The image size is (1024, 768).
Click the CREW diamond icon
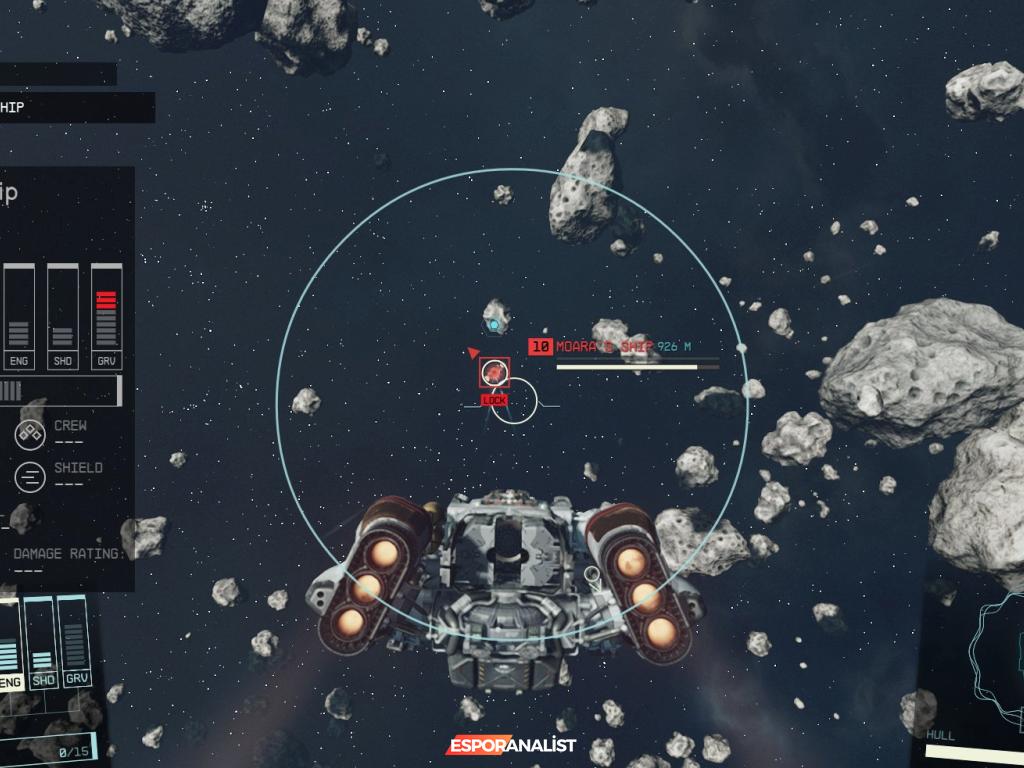(x=30, y=435)
